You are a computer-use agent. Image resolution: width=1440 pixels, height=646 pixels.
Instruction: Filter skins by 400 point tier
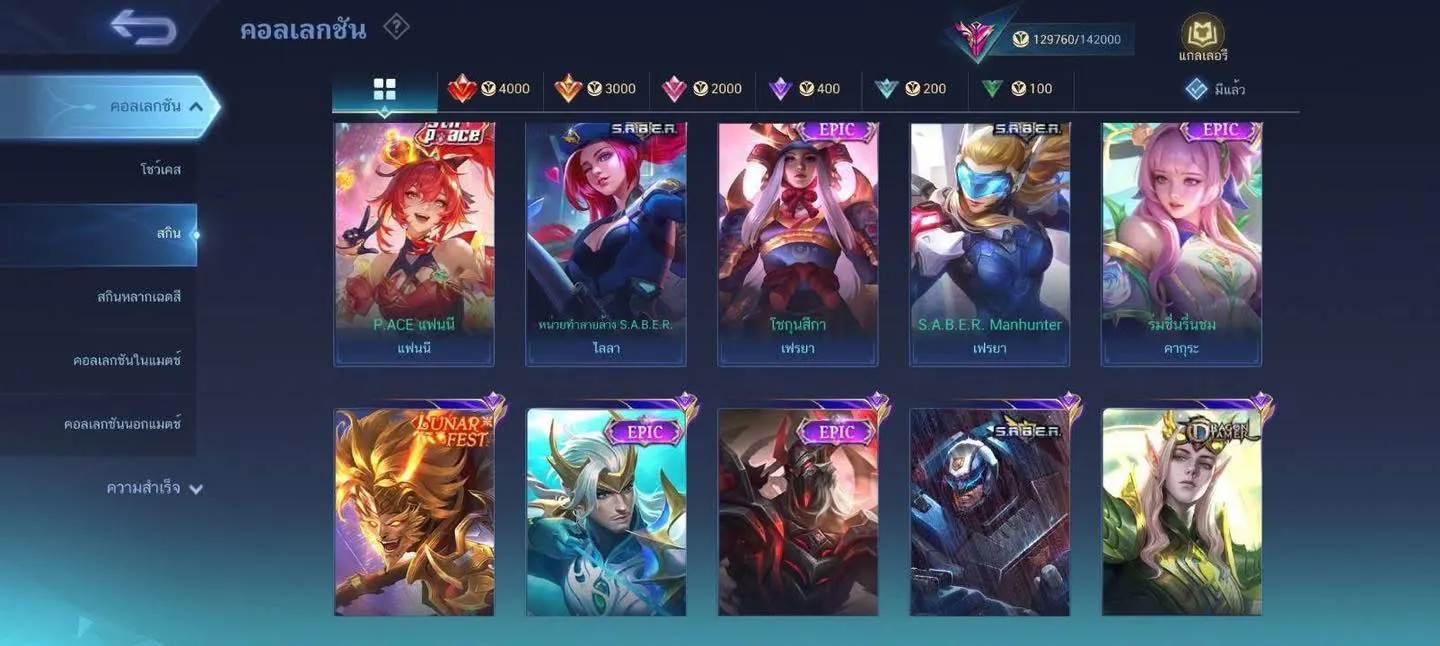pyautogui.click(x=805, y=89)
